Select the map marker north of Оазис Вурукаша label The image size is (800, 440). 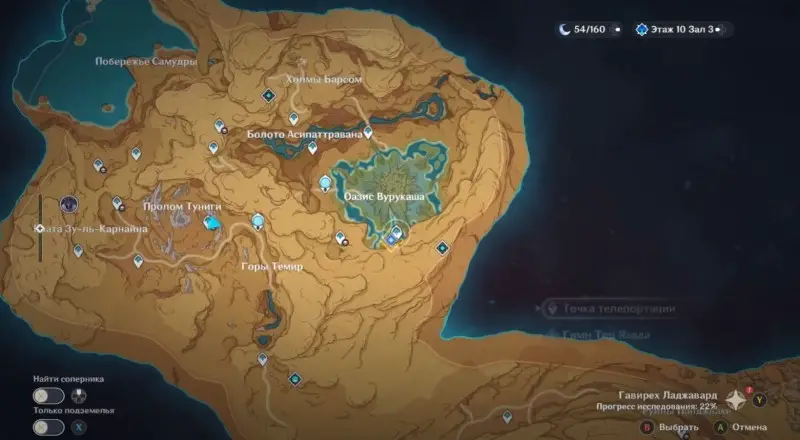point(325,183)
